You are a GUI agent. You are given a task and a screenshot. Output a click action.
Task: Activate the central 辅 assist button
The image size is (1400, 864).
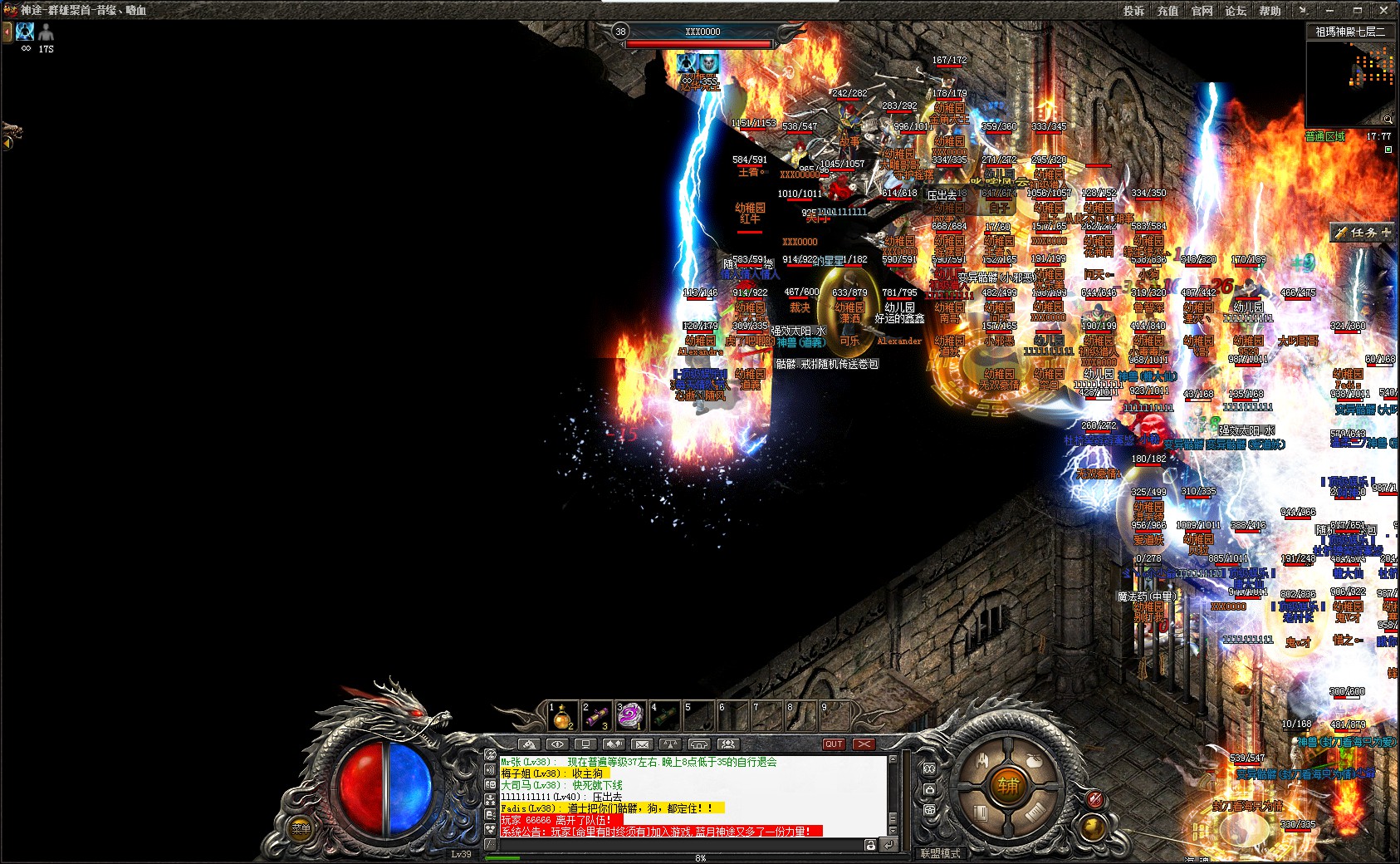1008,784
